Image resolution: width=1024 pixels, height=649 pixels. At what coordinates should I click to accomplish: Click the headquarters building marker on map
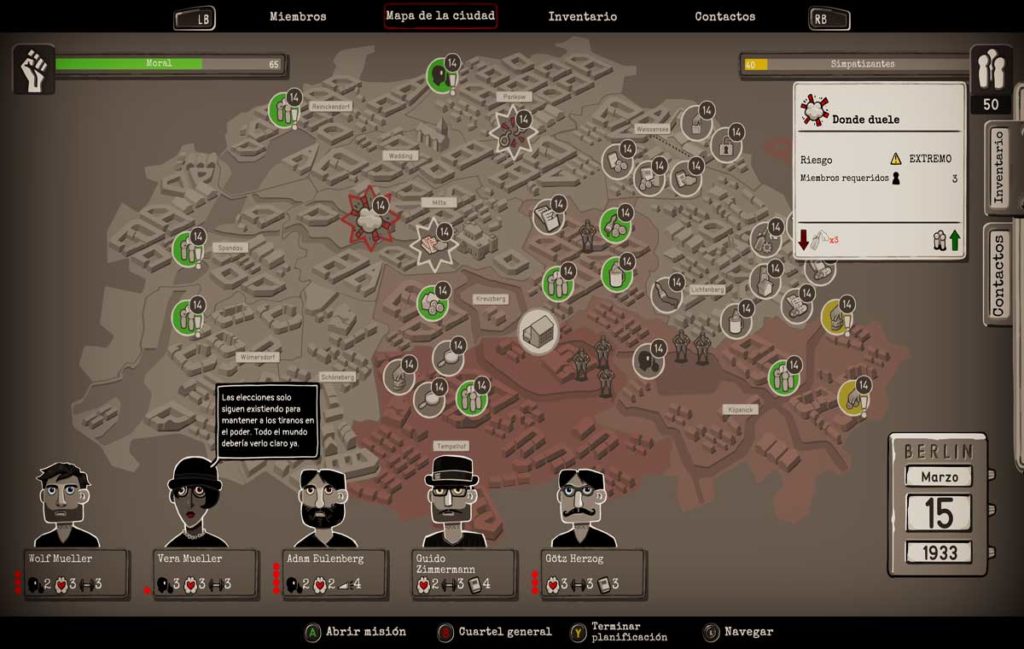pyautogui.click(x=538, y=331)
